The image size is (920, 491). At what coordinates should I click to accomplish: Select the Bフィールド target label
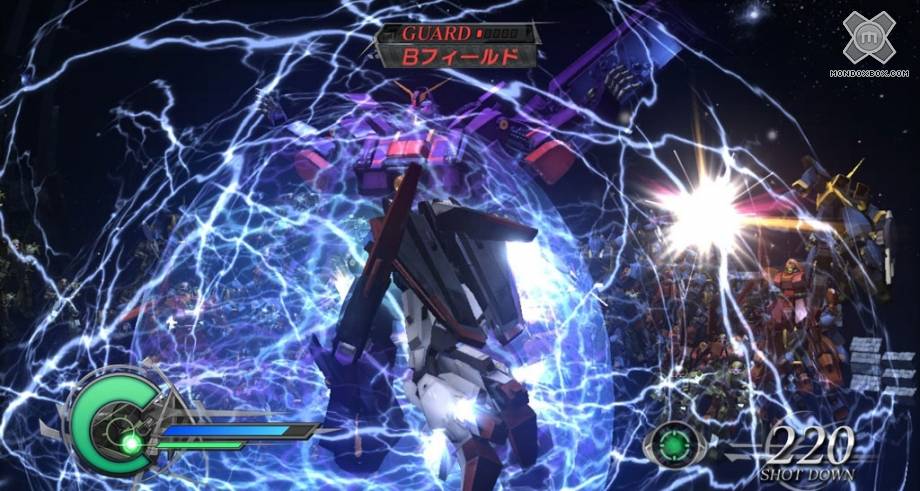tap(460, 56)
